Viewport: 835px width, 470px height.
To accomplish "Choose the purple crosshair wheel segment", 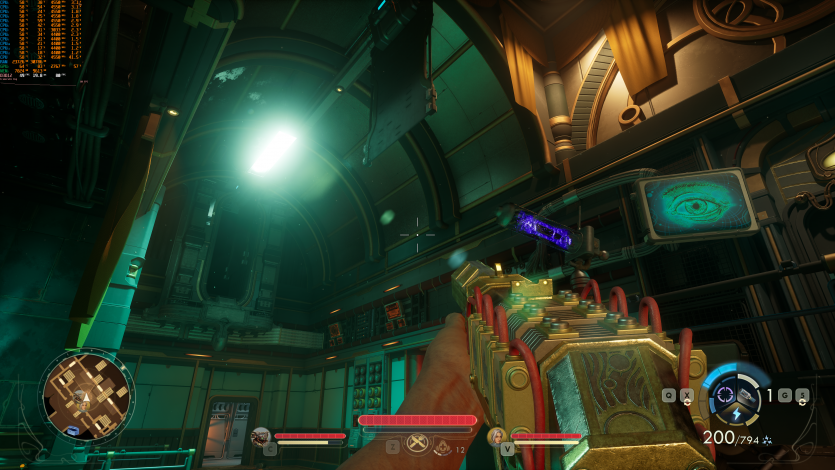I will 727,392.
